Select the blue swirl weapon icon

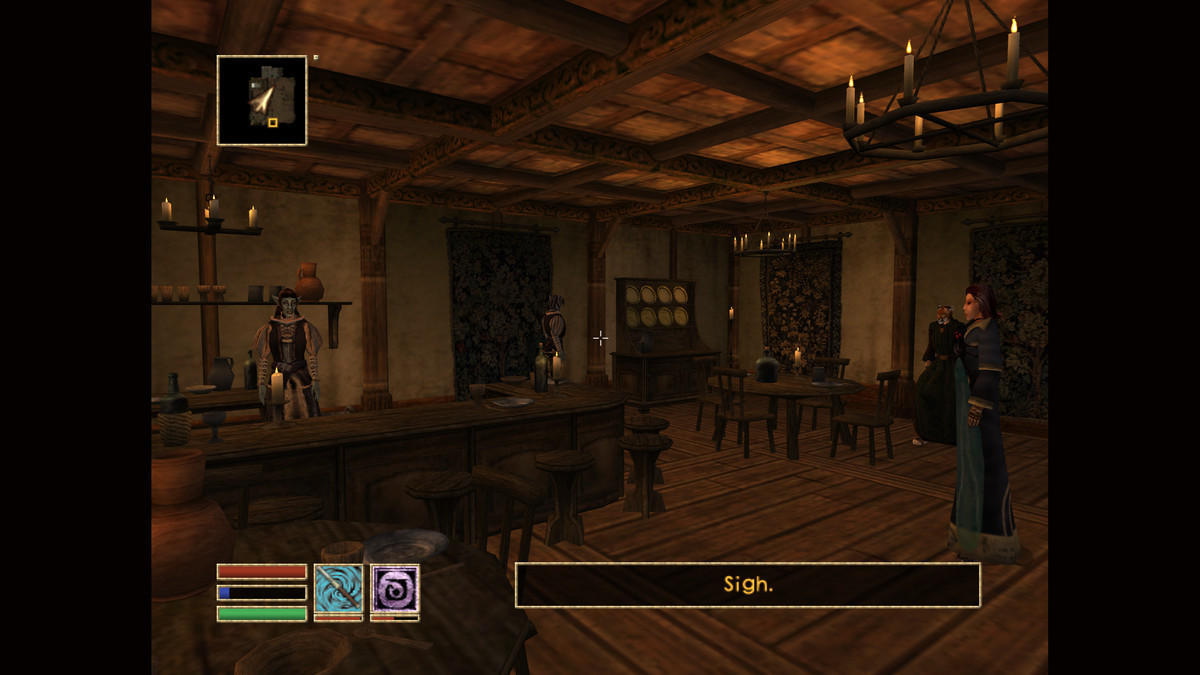338,588
